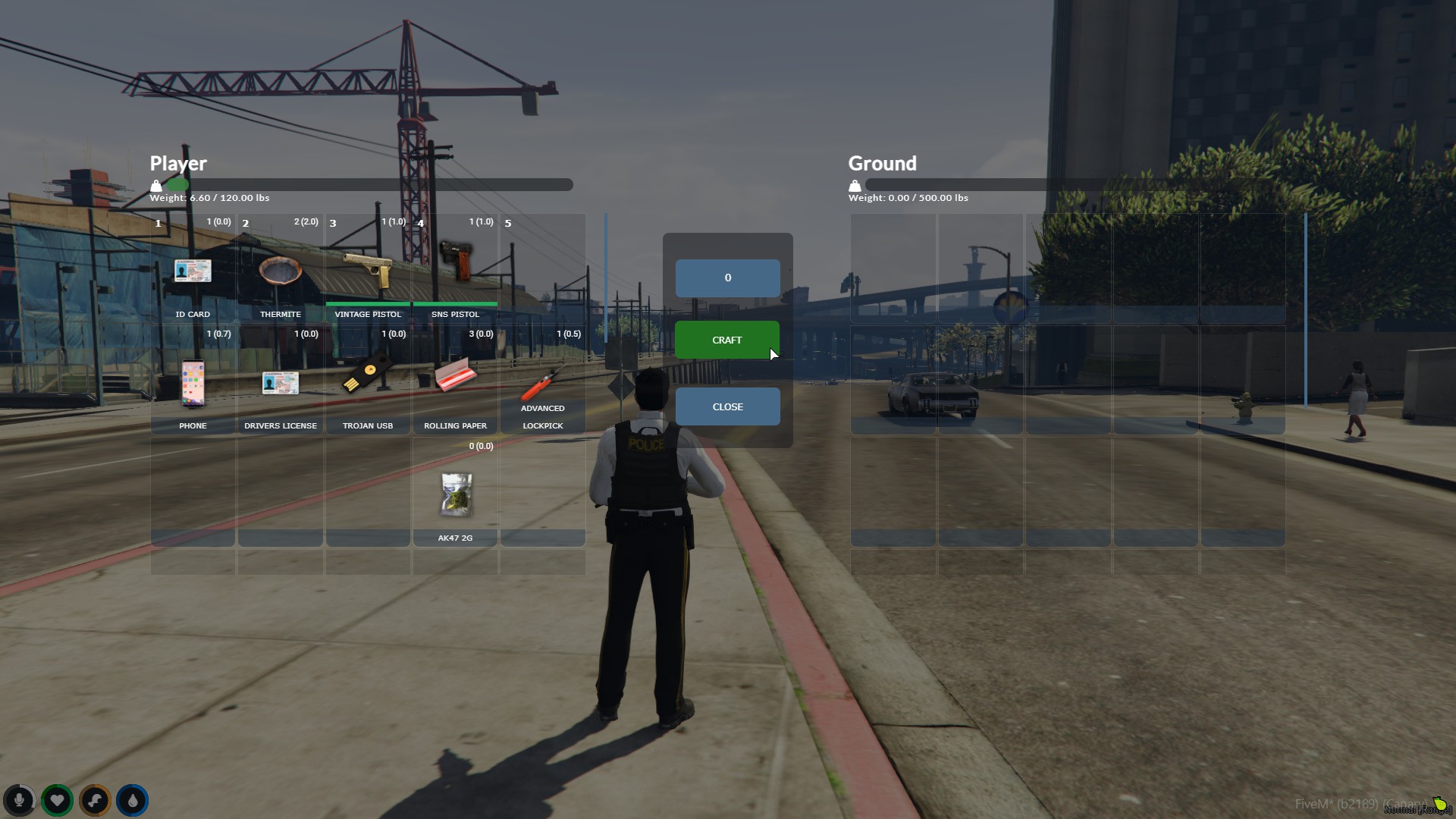The image size is (1456, 819).
Task: Click the AK47 2G weed bag
Action: [455, 494]
